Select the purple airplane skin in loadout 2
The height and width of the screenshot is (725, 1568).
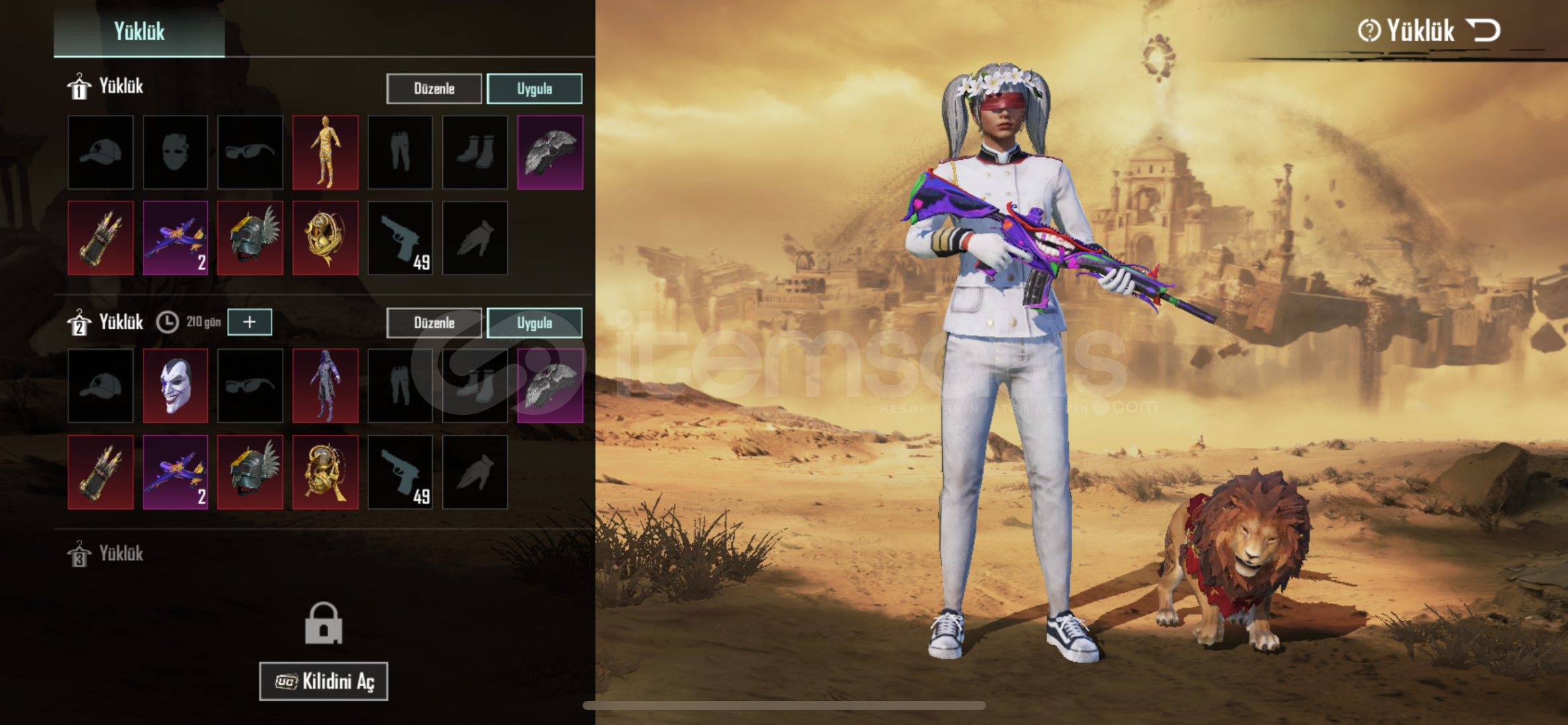coord(175,472)
